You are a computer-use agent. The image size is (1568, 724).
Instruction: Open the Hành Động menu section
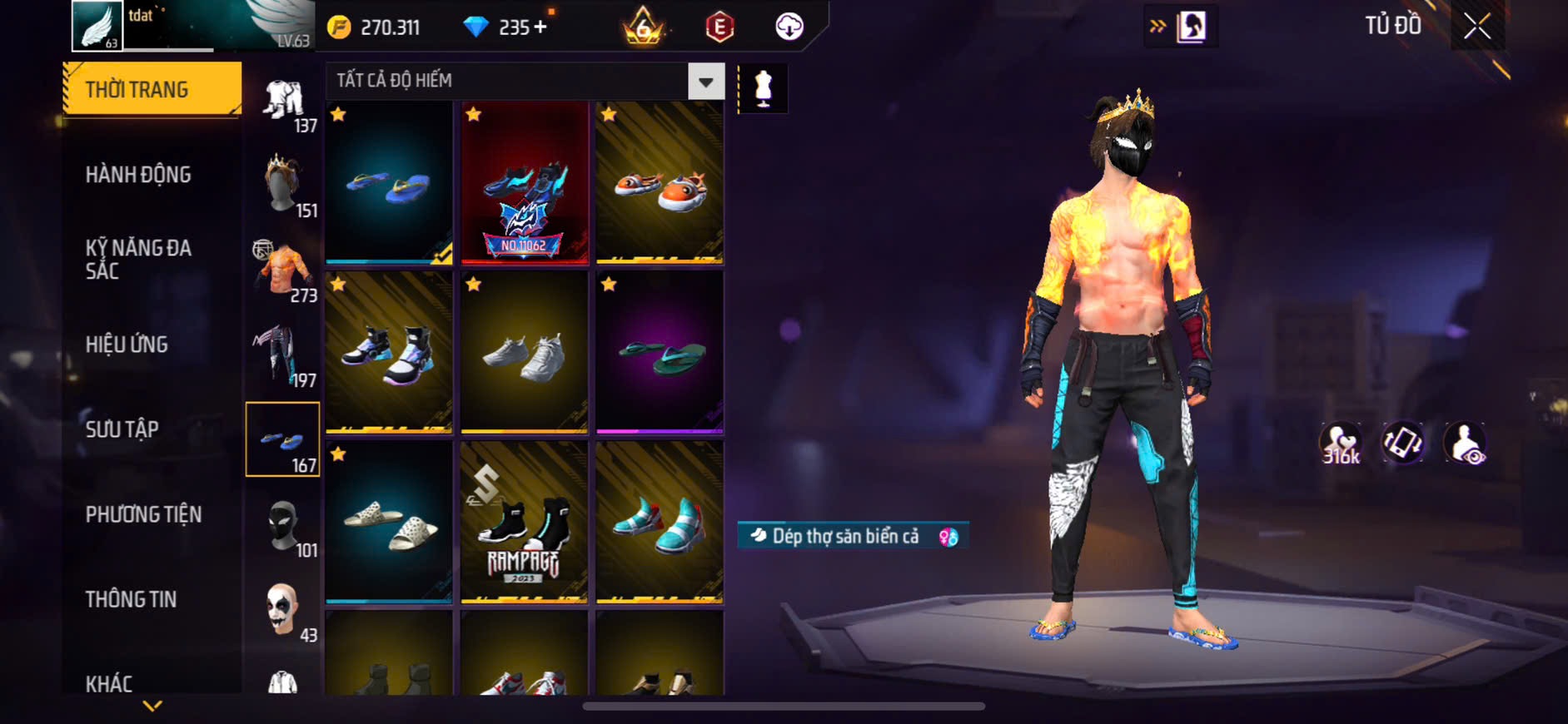[x=138, y=175]
